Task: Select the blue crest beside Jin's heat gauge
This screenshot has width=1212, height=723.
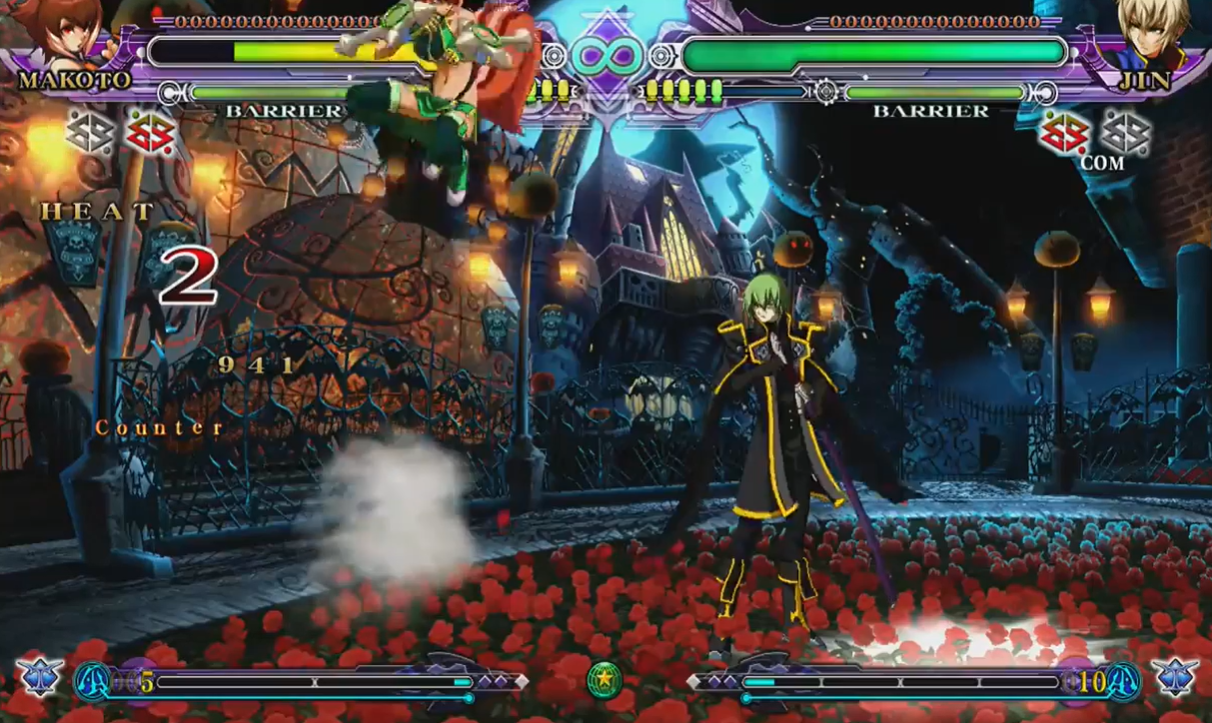Action: [1174, 677]
